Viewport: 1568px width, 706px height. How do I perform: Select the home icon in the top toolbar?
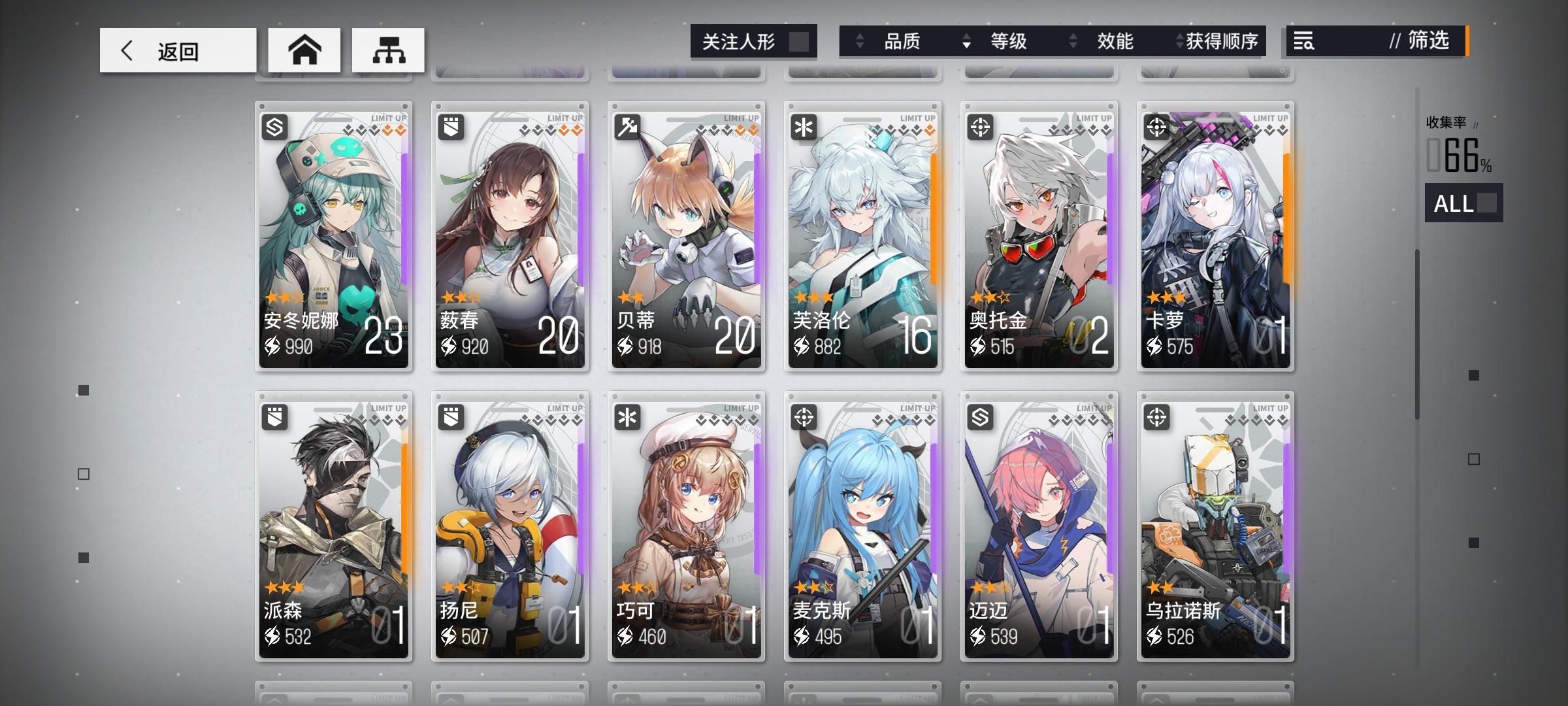306,50
